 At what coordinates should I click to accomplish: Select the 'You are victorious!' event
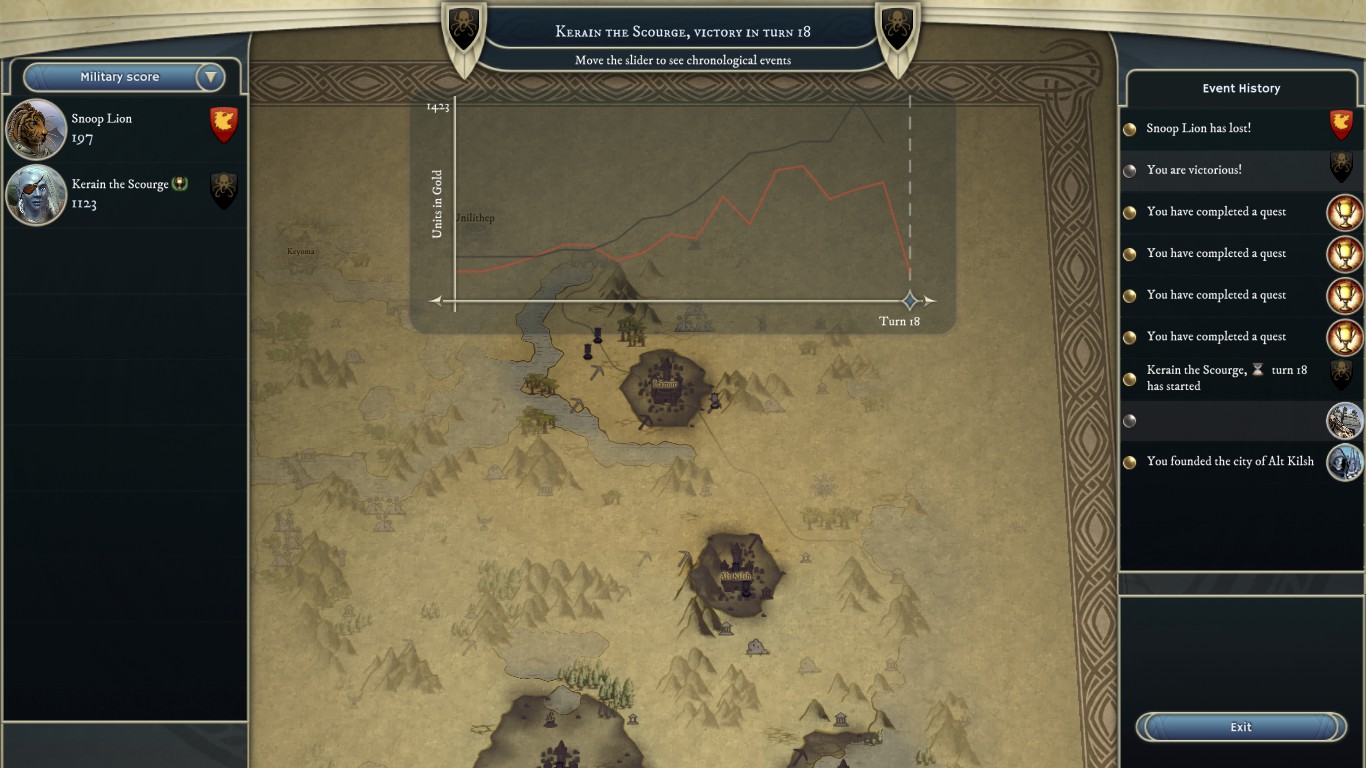click(x=1194, y=170)
